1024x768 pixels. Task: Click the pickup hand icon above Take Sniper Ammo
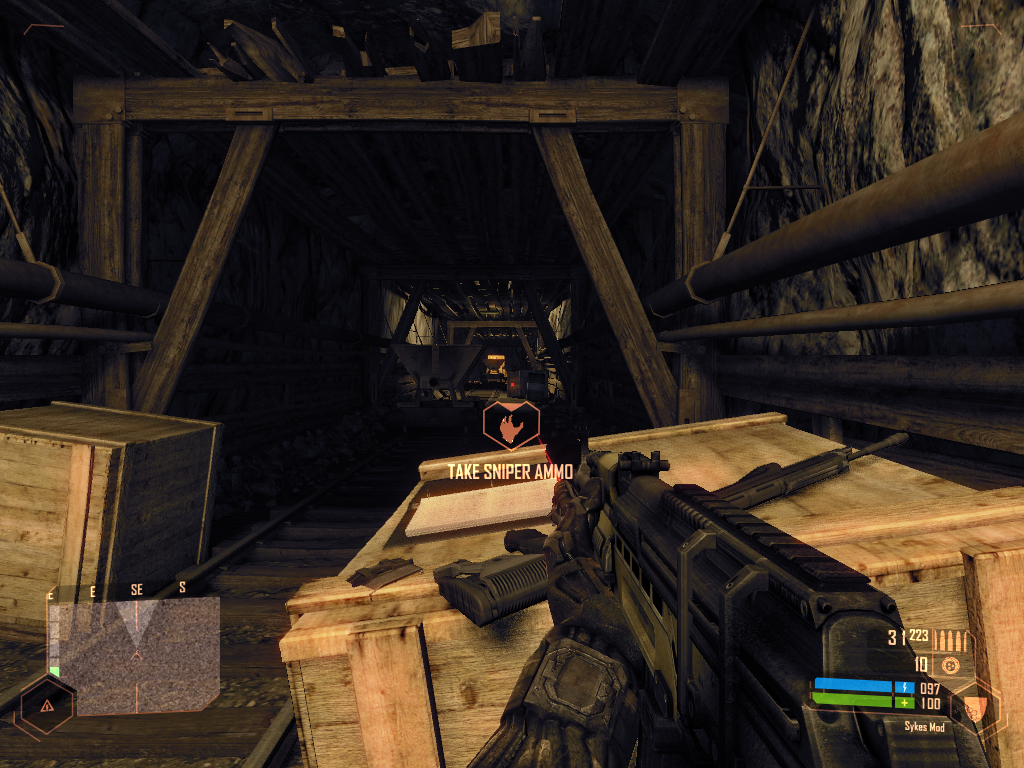[511, 424]
